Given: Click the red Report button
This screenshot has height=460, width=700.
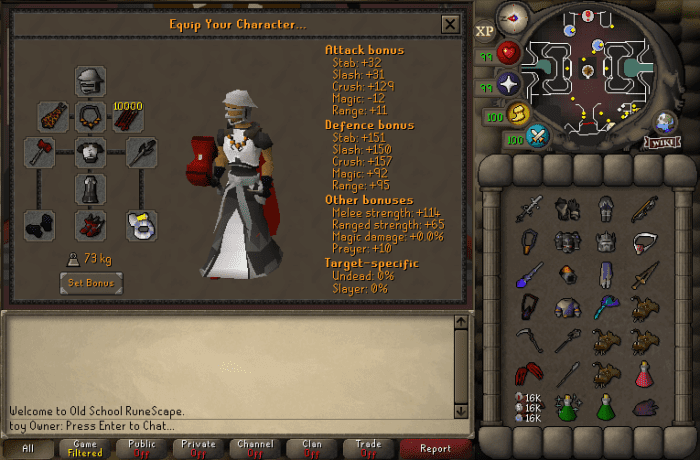Looking at the screenshot, I should coord(435,449).
